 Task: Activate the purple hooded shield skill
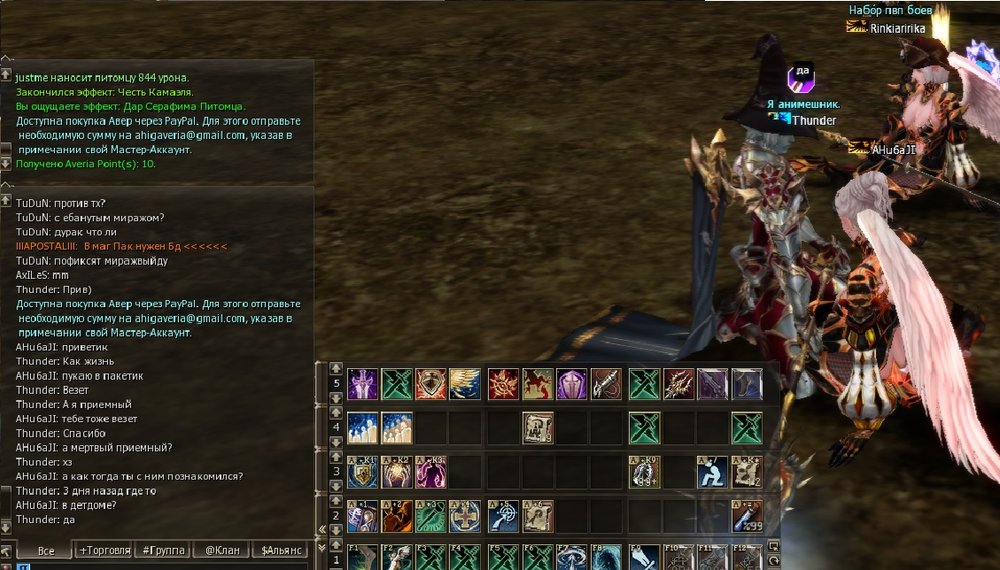[x=572, y=384]
